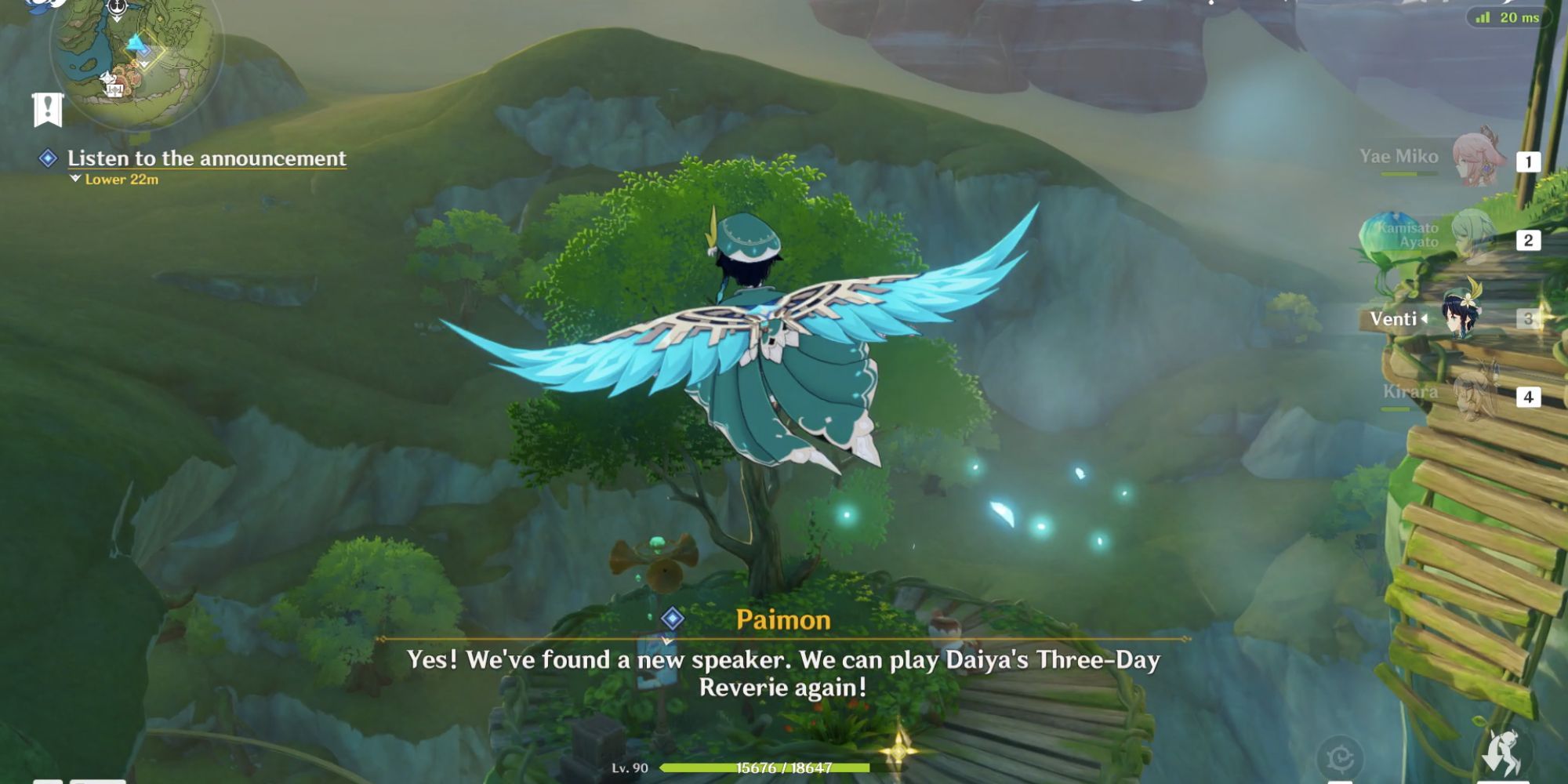Image resolution: width=1568 pixels, height=784 pixels.
Task: Expand the Lower 22m elevation indicator
Action: [x=122, y=179]
